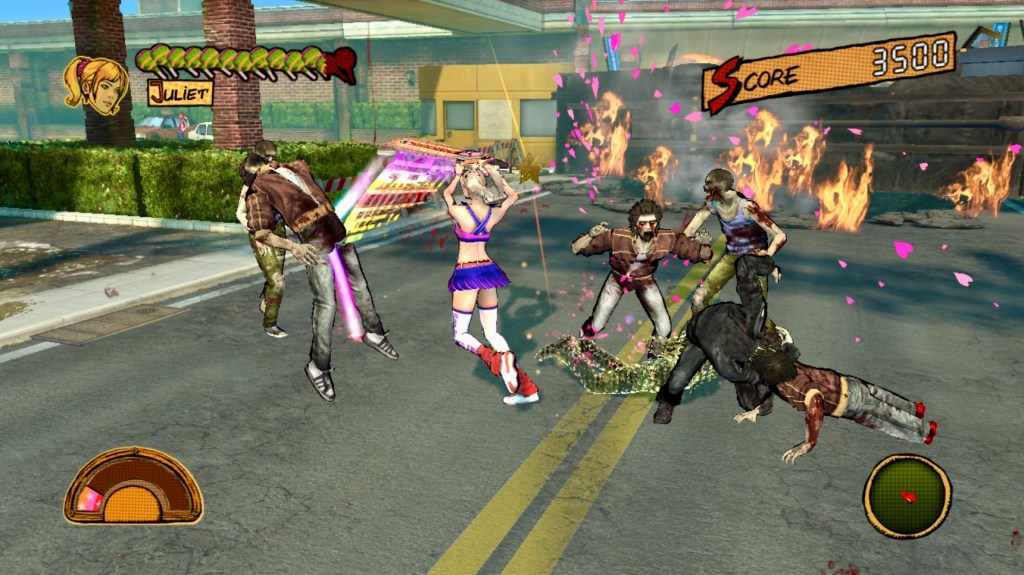The image size is (1024, 575).
Task: Click Juliet's character portrait
Action: pos(96,83)
